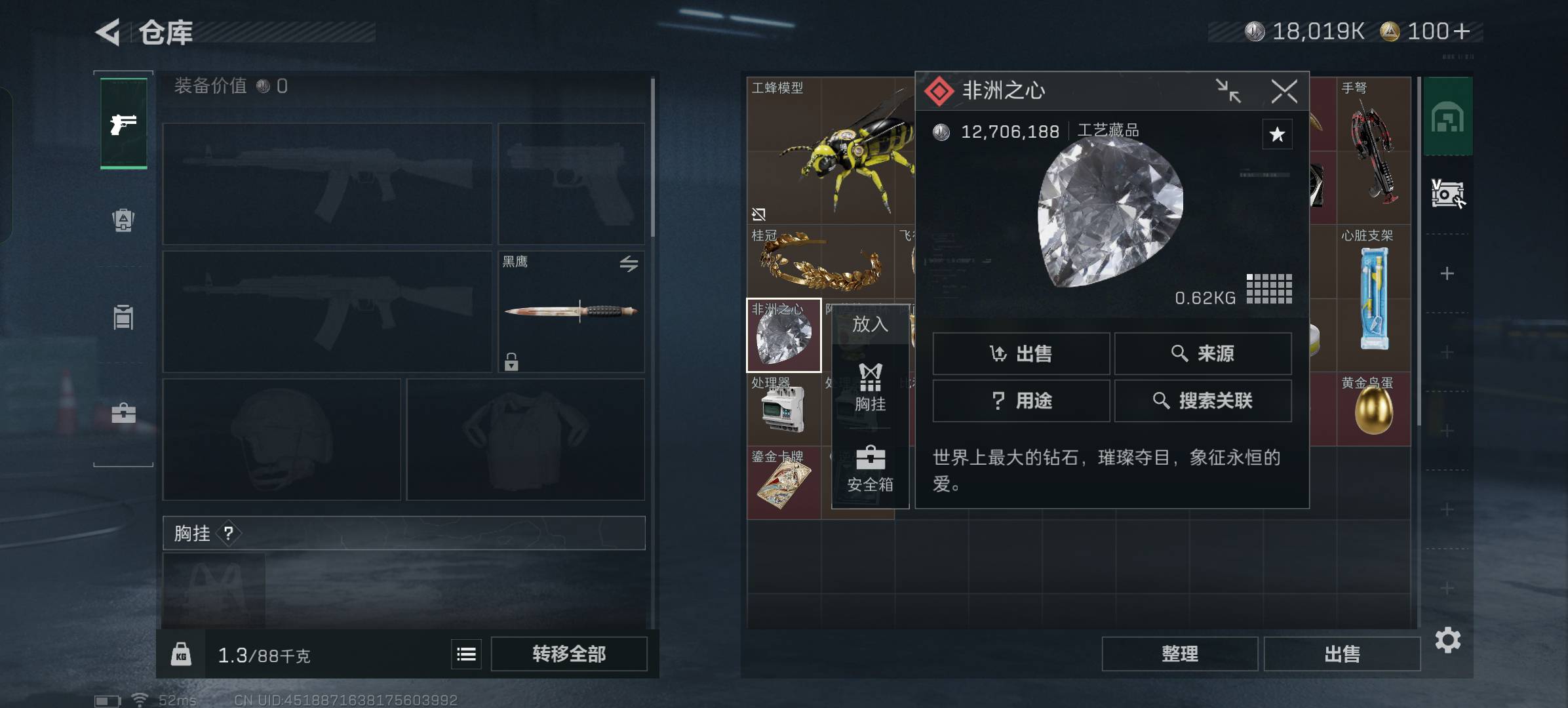Click the 转移全部 transfer all button
1568x708 pixels.
[568, 654]
